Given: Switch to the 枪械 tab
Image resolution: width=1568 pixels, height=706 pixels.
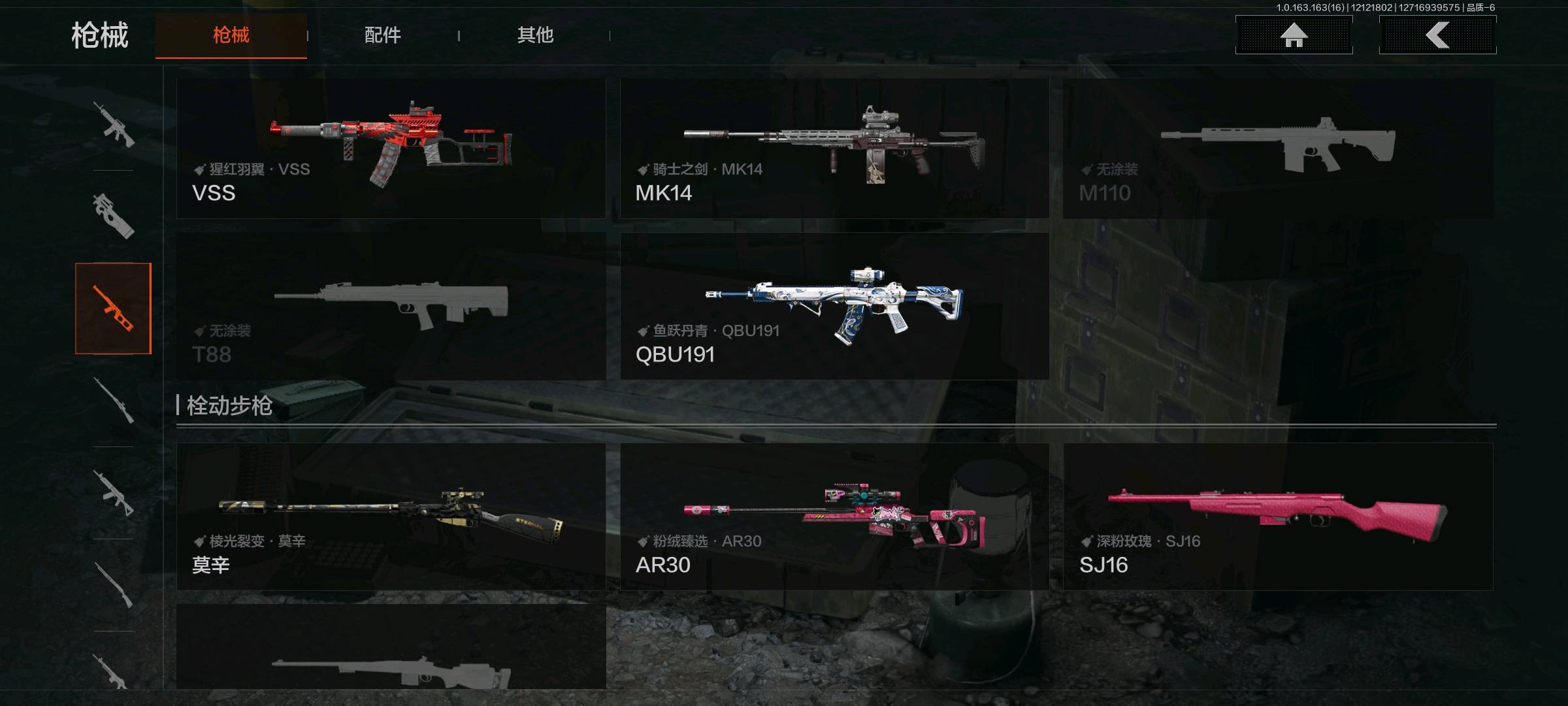Looking at the screenshot, I should 231,35.
